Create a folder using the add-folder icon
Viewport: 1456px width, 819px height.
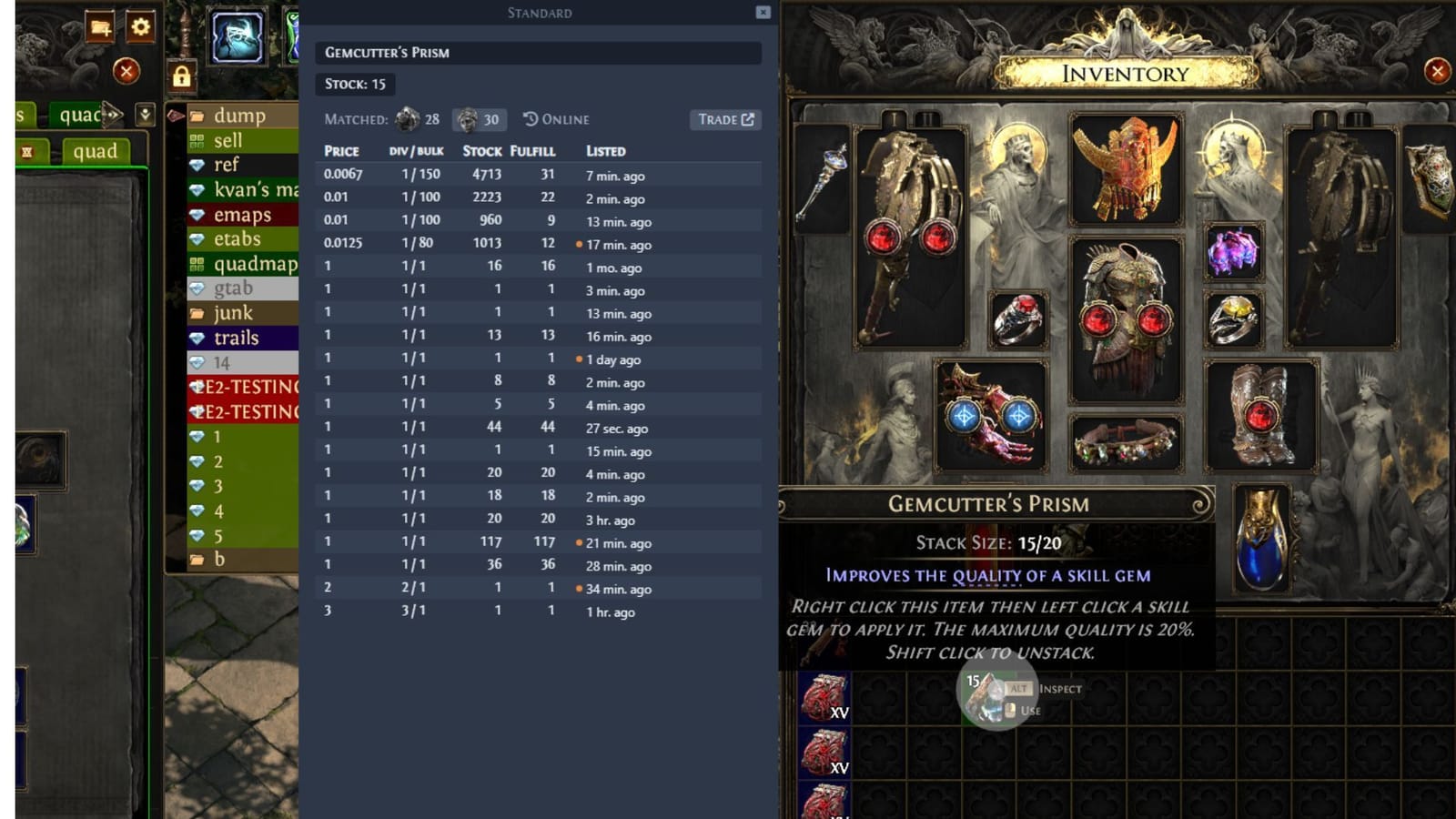(100, 27)
